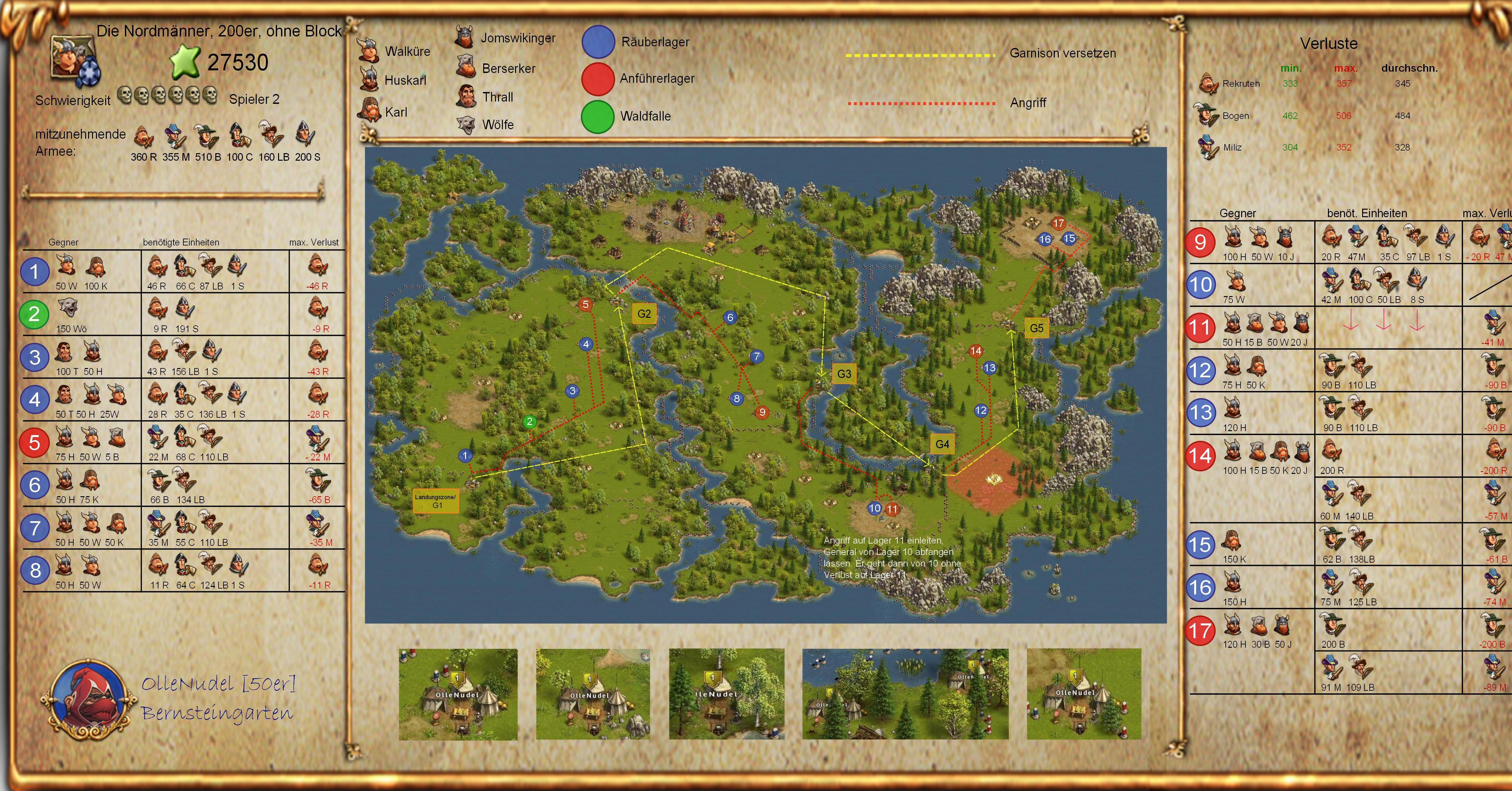This screenshot has width=1512, height=791.
Task: Click the Berserker unit legend icon
Action: pos(466,67)
